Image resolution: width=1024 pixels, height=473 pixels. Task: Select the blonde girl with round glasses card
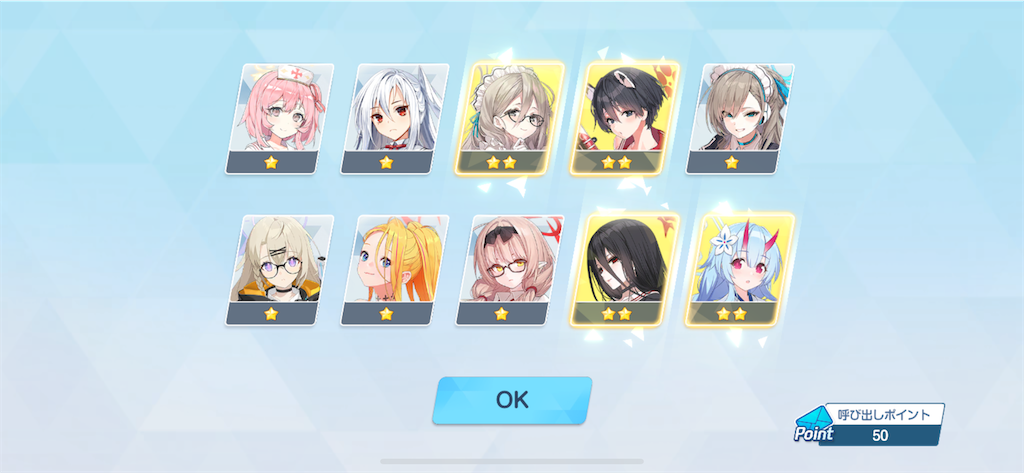tap(273, 270)
